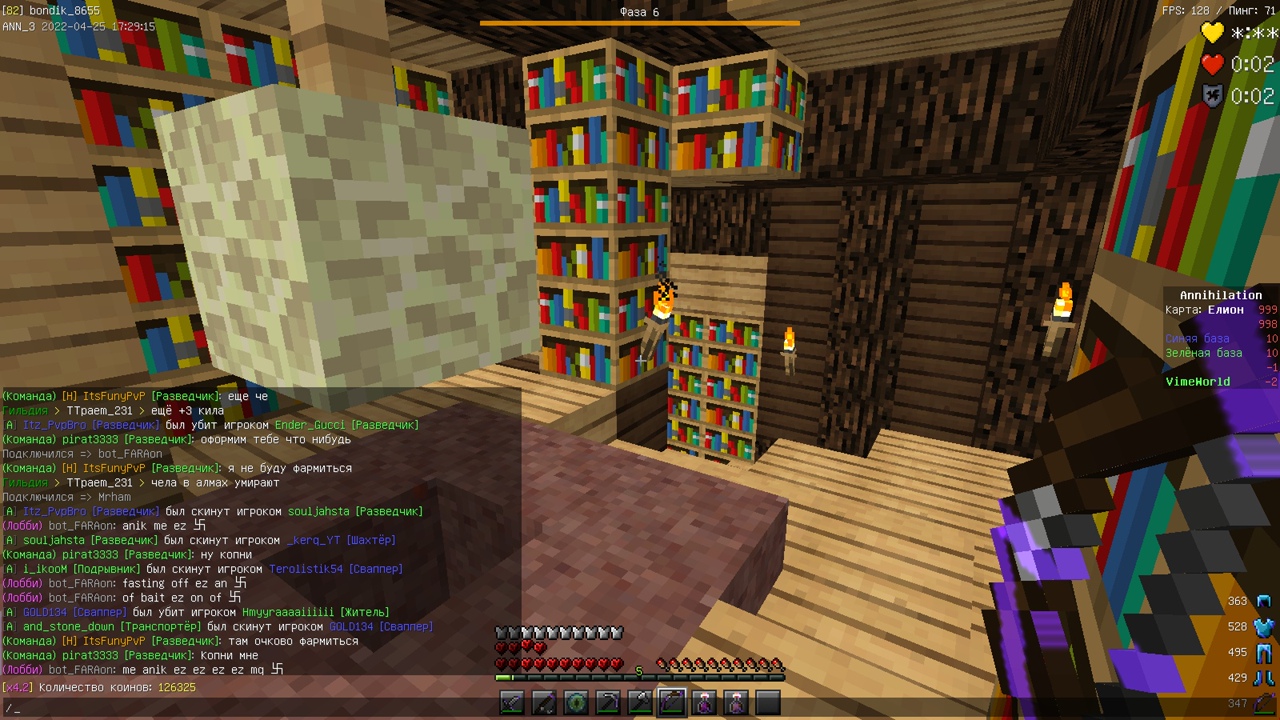Image resolution: width=1280 pixels, height=720 pixels.
Task: Click the potion in hotbar slot seven
Action: pos(705,702)
